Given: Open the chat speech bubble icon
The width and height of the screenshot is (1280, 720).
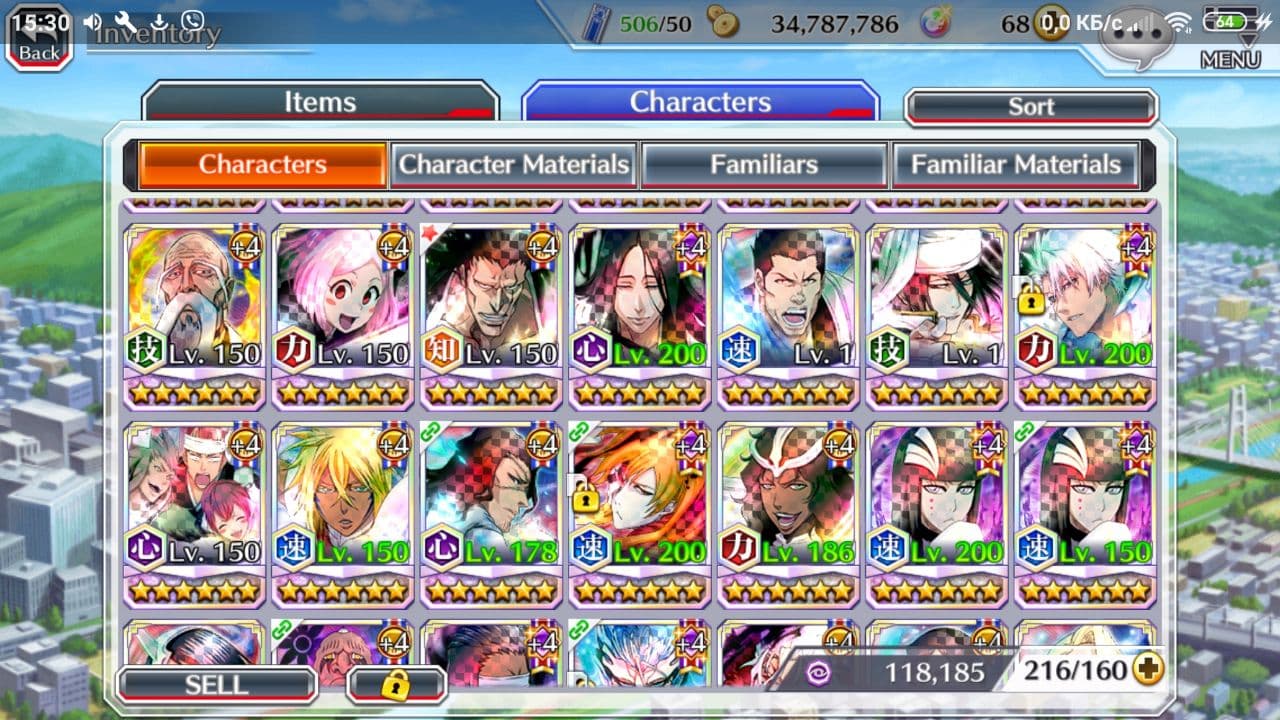Looking at the screenshot, I should point(1135,38).
